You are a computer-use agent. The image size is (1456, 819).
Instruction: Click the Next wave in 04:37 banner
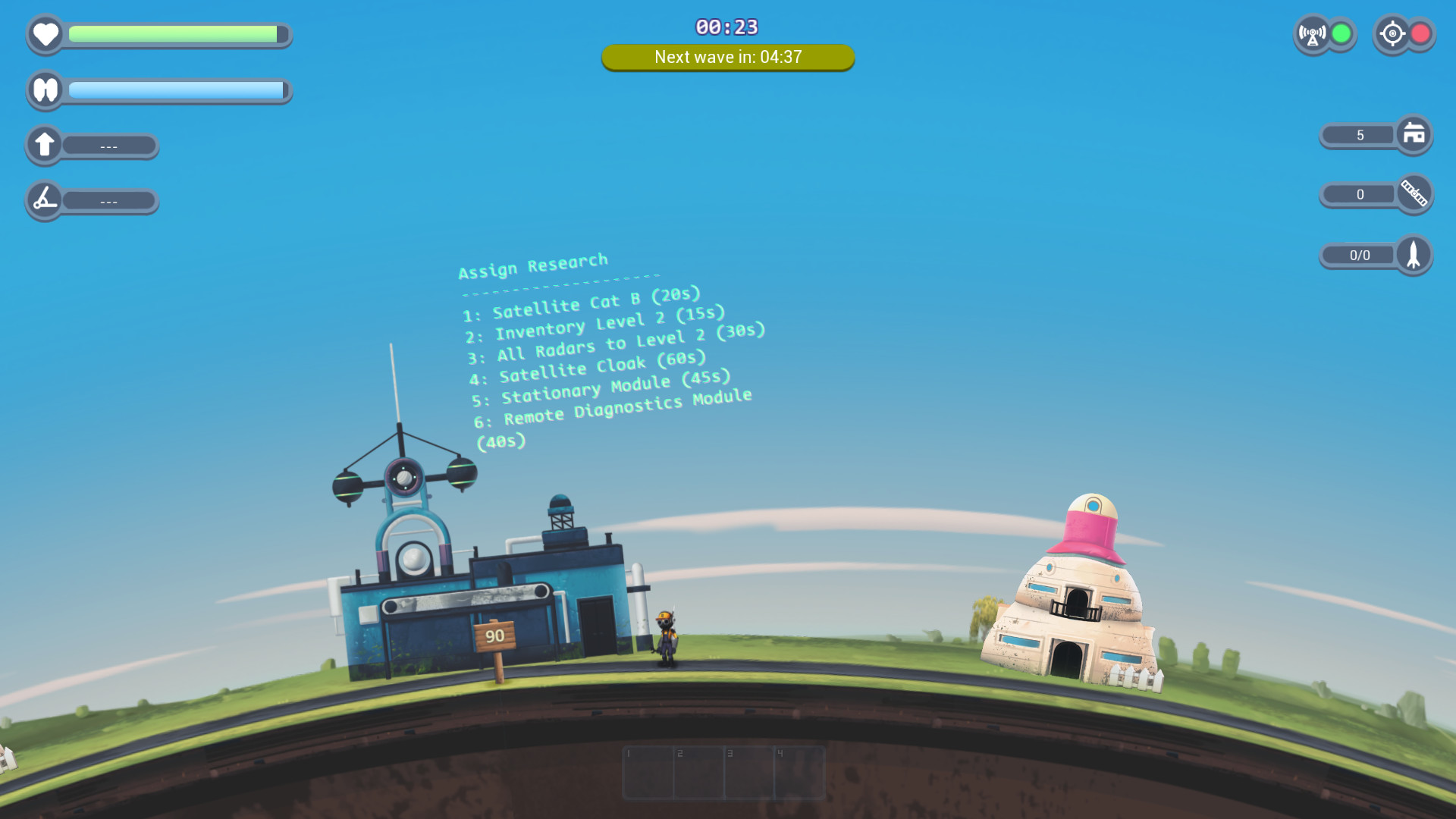click(727, 57)
